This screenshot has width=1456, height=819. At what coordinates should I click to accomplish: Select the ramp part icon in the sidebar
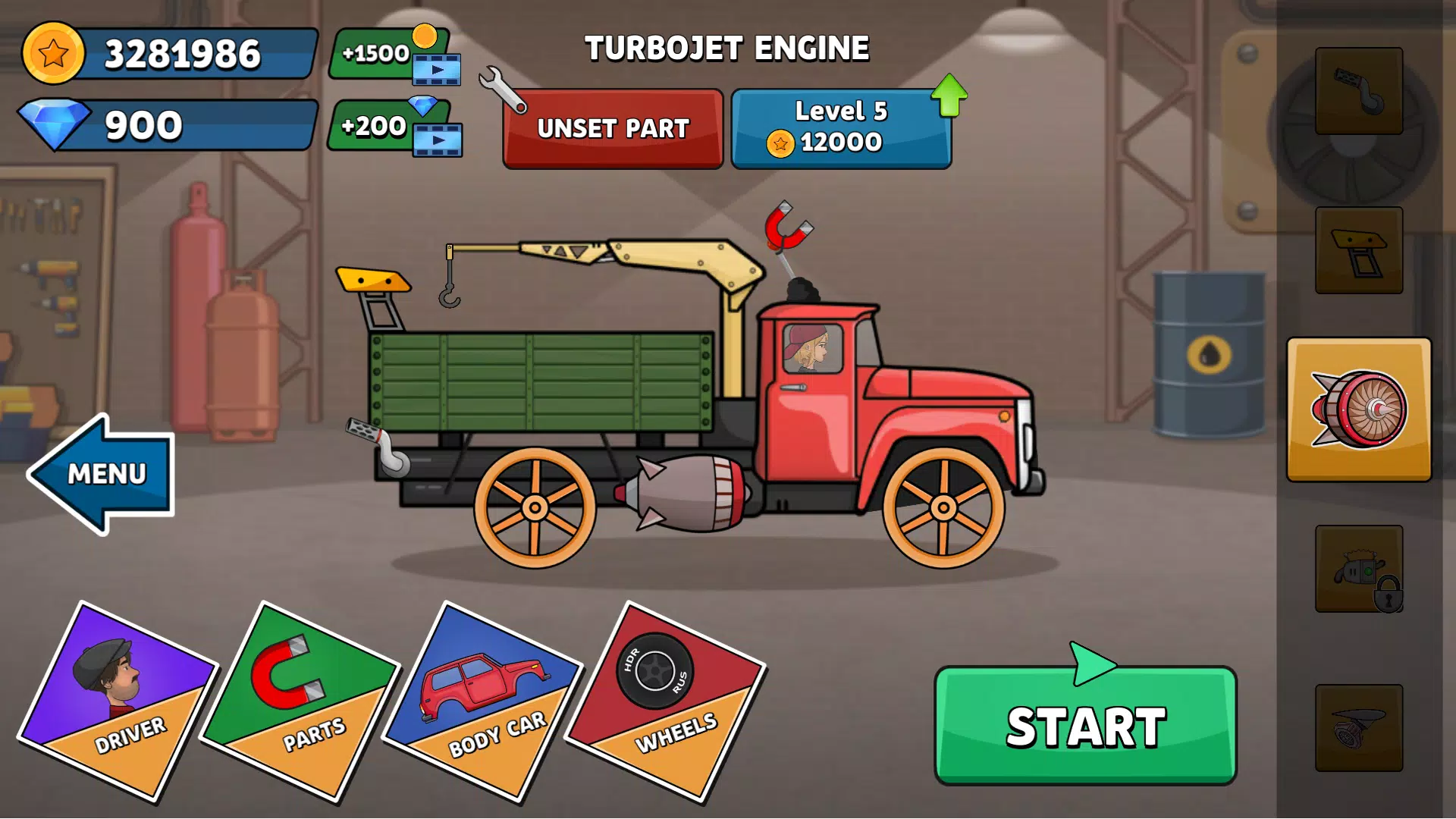(1357, 250)
